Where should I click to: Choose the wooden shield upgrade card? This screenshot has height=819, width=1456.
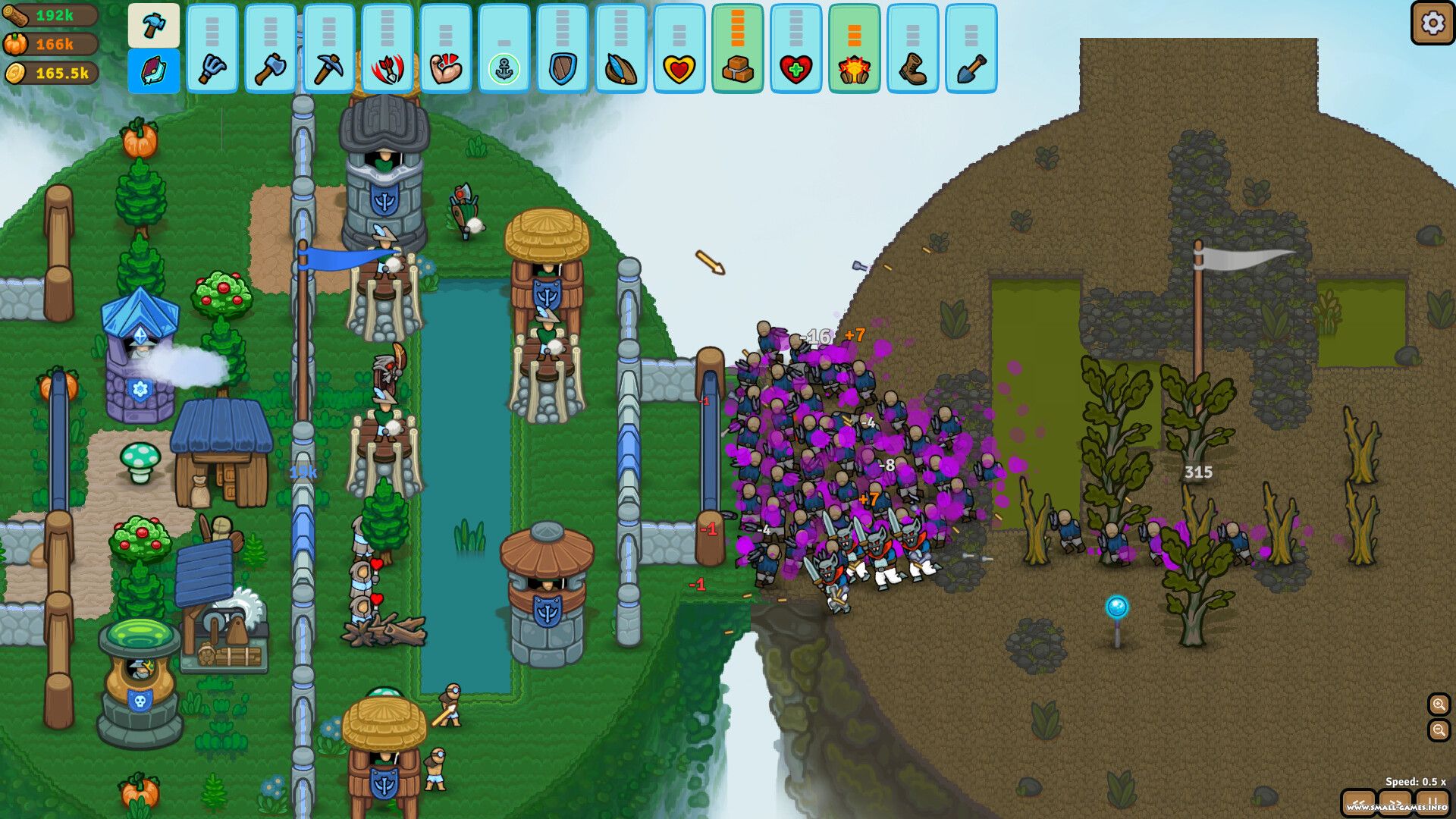pos(563,49)
